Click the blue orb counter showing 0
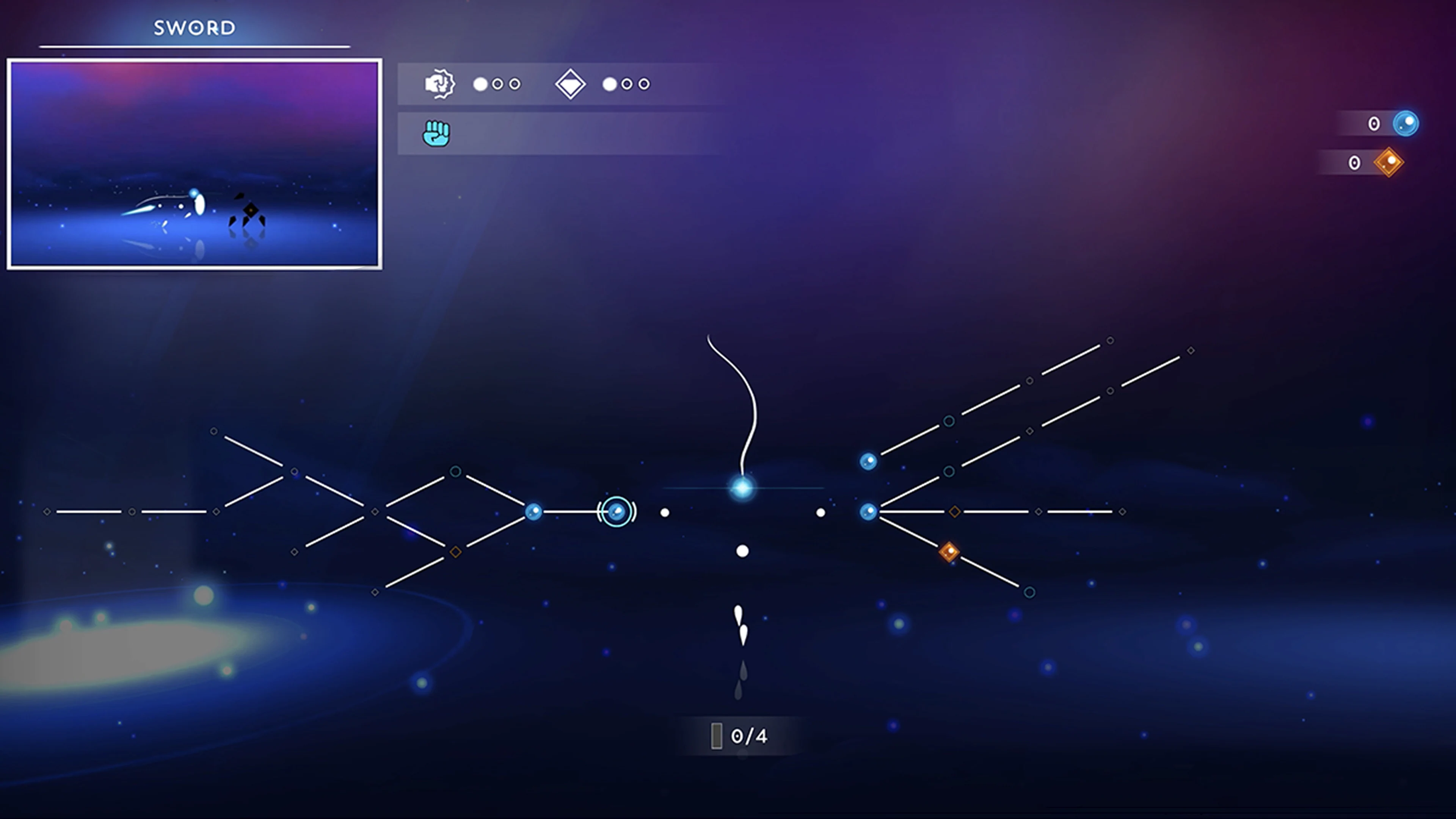The width and height of the screenshot is (1456, 819). [x=1374, y=124]
